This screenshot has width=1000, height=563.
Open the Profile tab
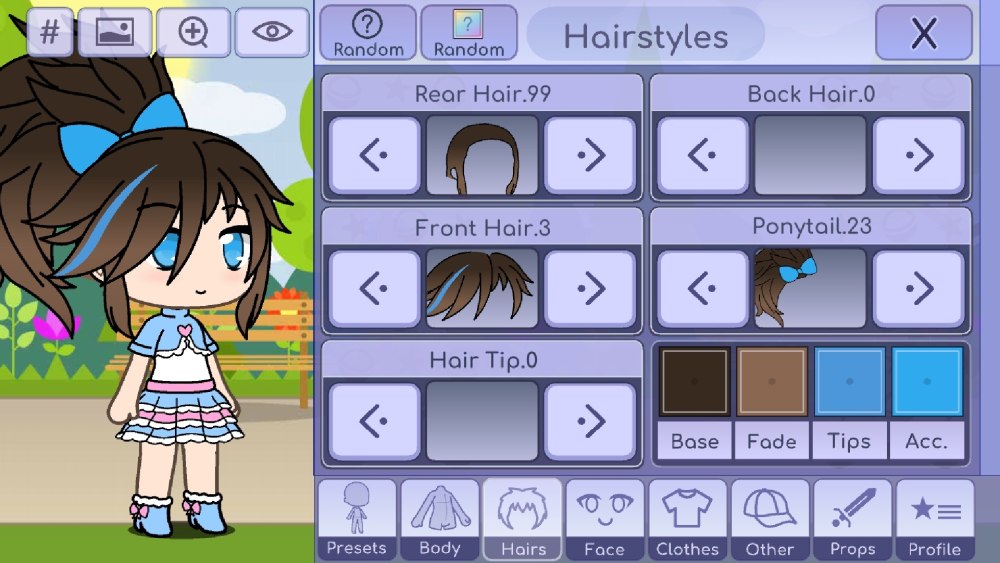pyautogui.click(x=935, y=518)
